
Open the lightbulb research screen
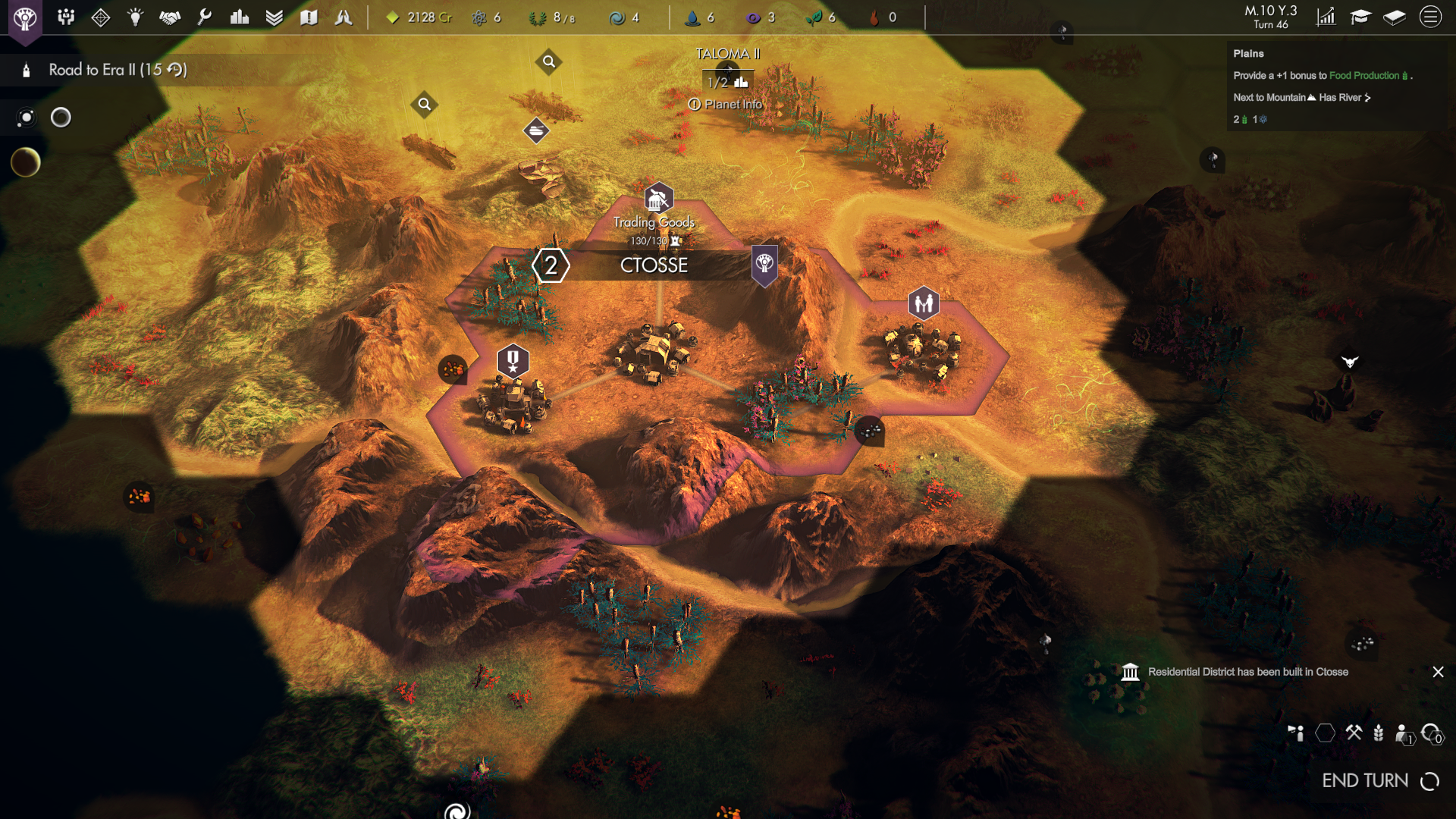pyautogui.click(x=135, y=17)
